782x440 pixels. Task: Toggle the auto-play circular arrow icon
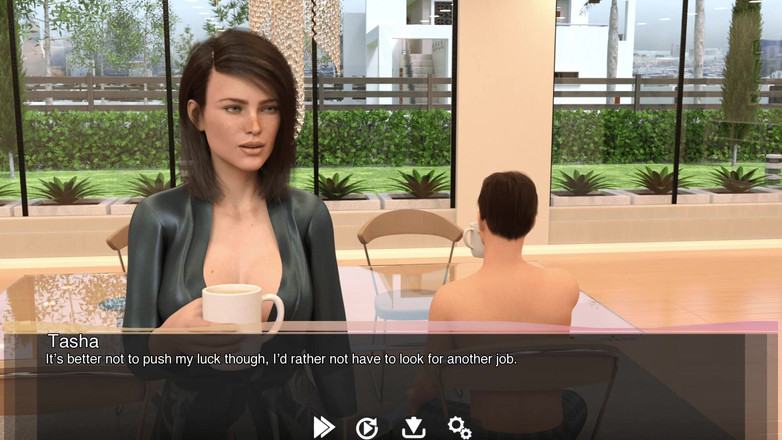coord(367,428)
